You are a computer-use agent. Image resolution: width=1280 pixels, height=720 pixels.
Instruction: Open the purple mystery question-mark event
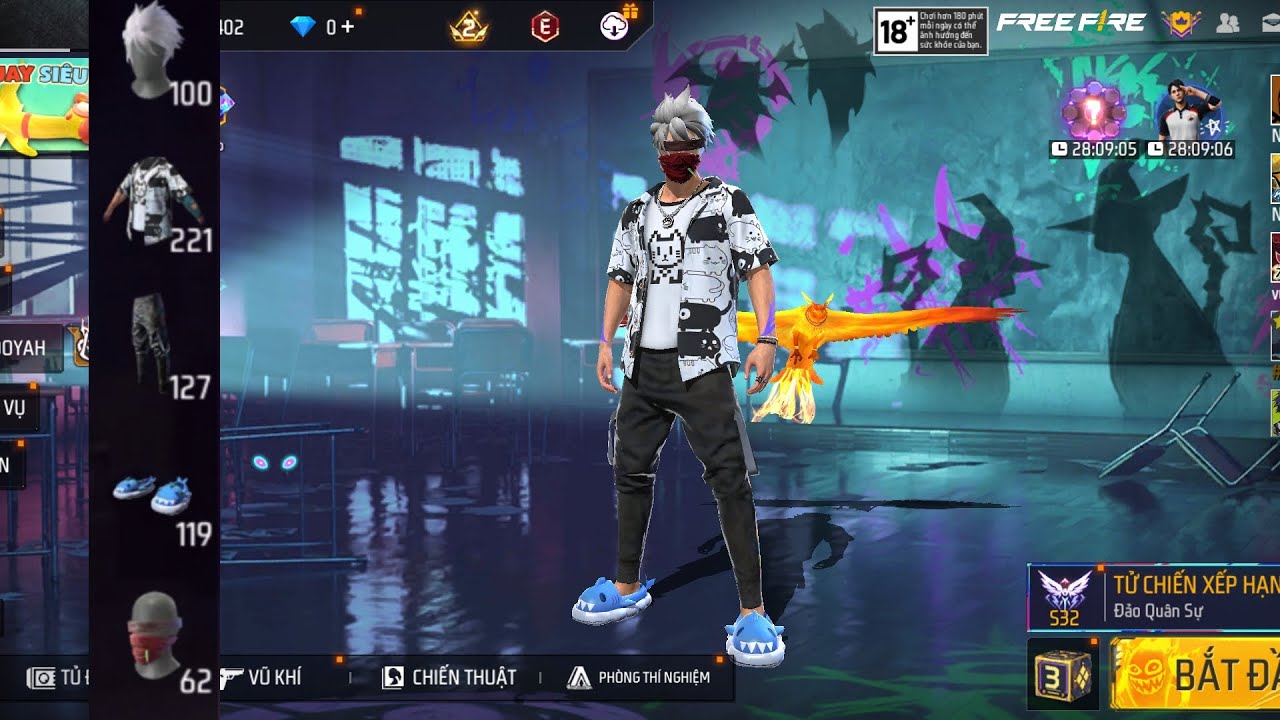pyautogui.click(x=1094, y=112)
